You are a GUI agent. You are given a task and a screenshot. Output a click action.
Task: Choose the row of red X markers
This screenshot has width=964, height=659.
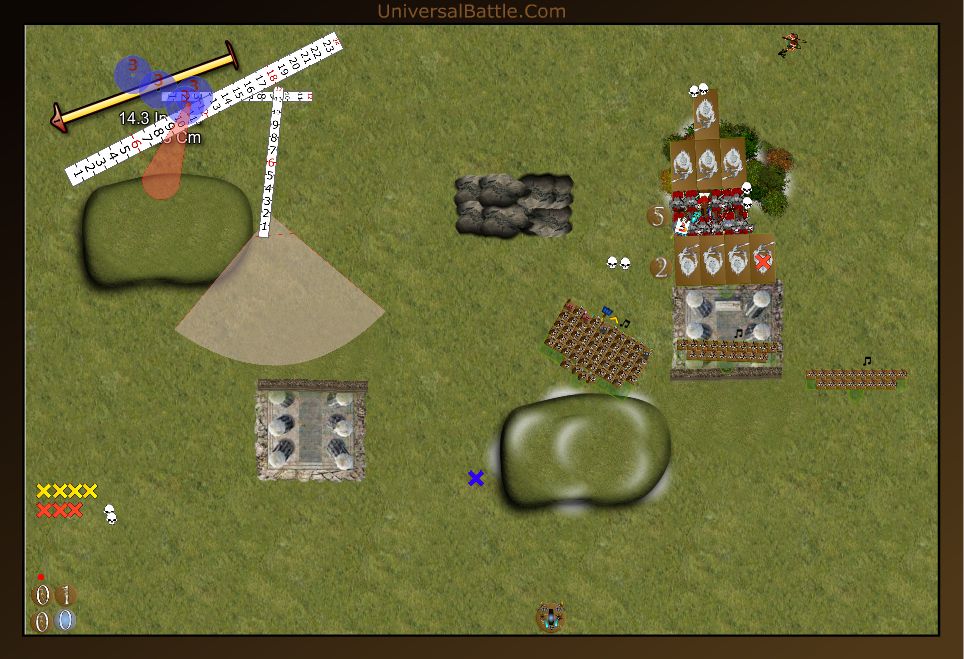click(x=59, y=510)
